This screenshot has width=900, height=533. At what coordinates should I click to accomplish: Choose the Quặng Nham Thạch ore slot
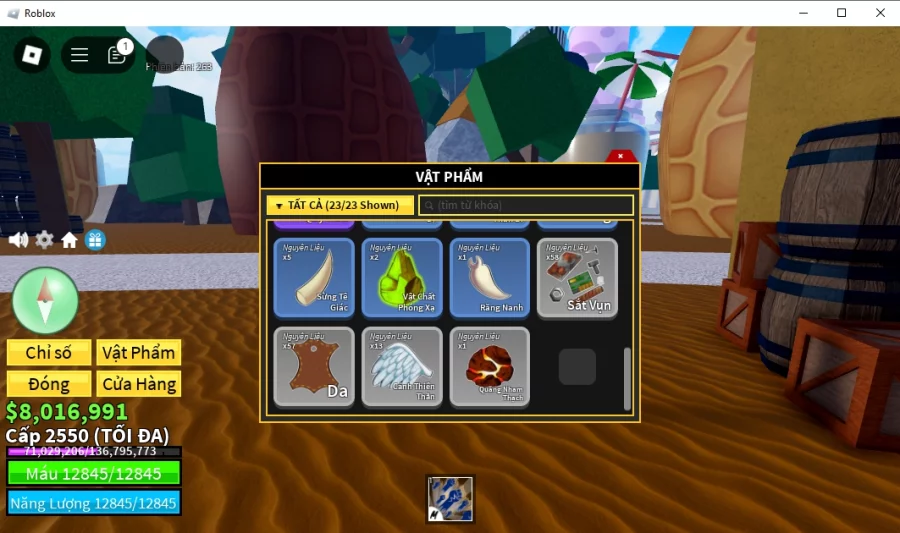coord(489,366)
